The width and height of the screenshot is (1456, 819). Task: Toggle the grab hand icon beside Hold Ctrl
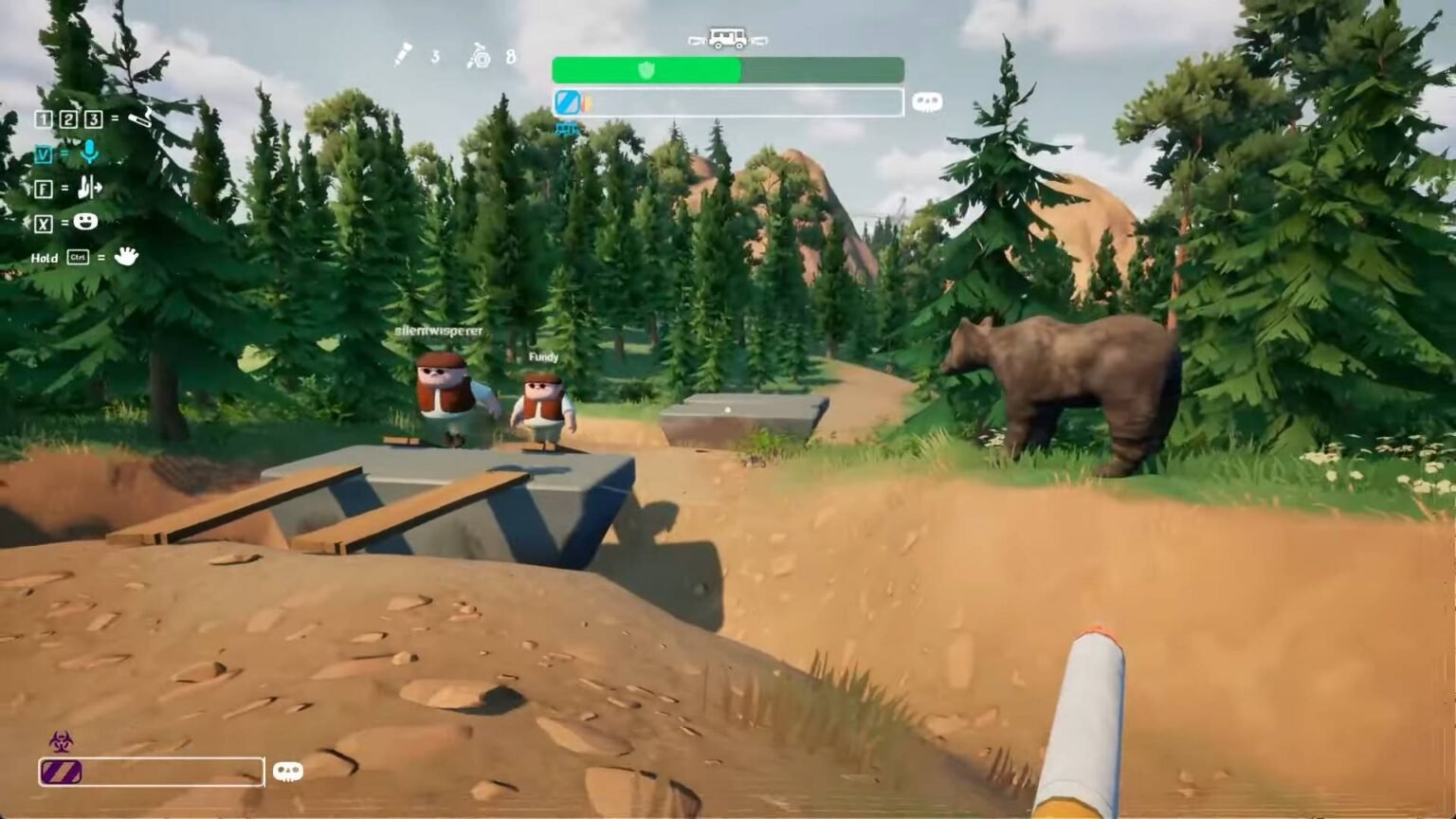126,256
